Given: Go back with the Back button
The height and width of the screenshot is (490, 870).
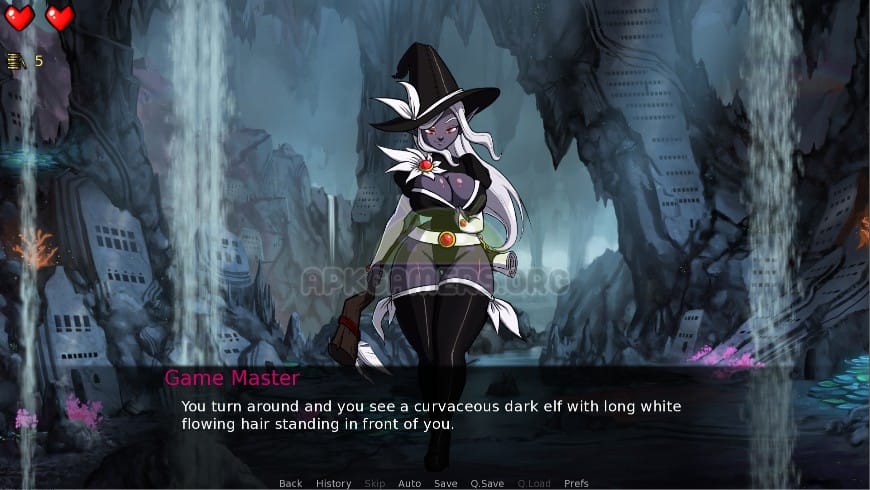Looking at the screenshot, I should 290,483.
